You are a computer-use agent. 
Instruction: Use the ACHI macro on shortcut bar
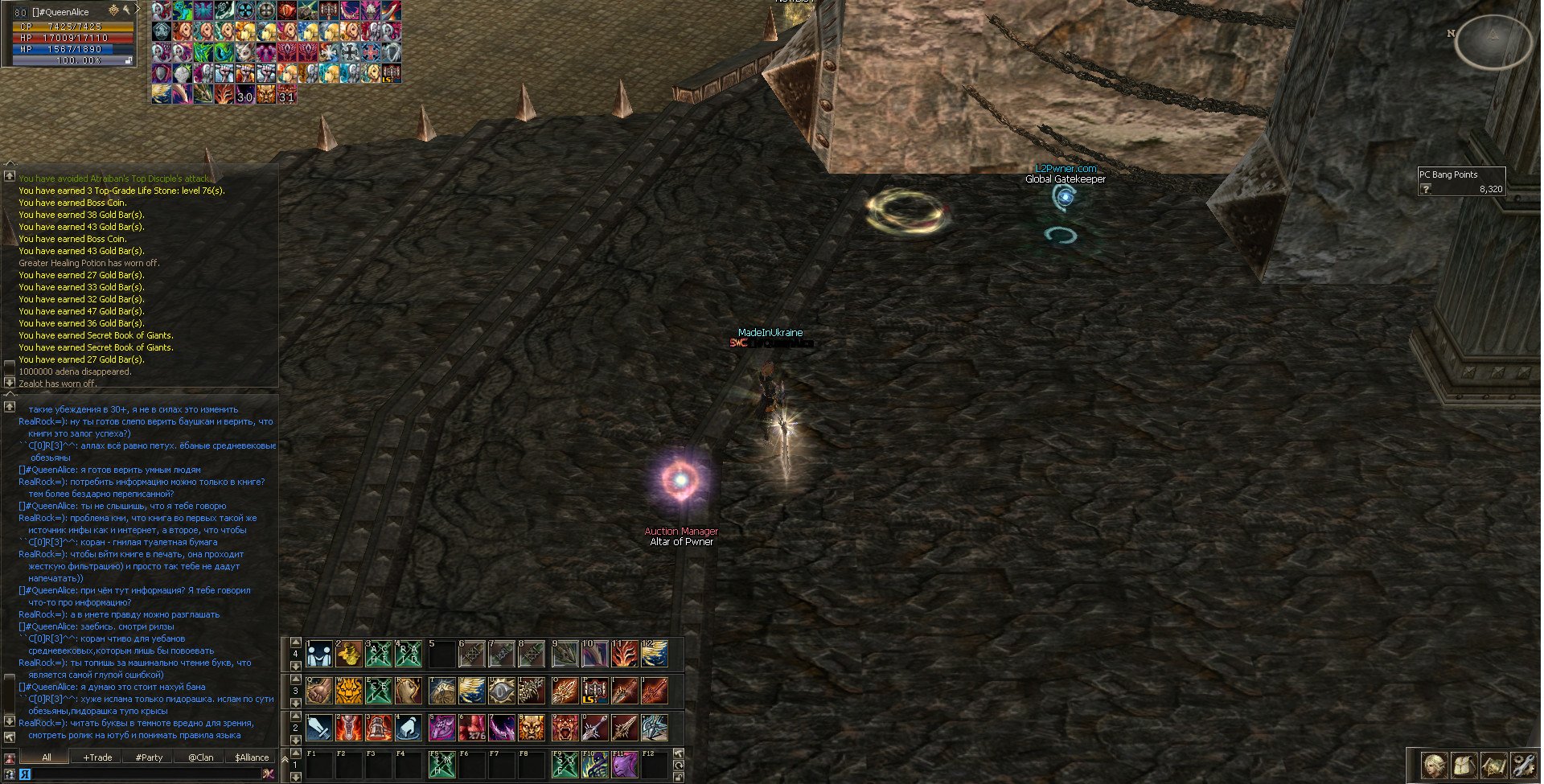pos(379,654)
